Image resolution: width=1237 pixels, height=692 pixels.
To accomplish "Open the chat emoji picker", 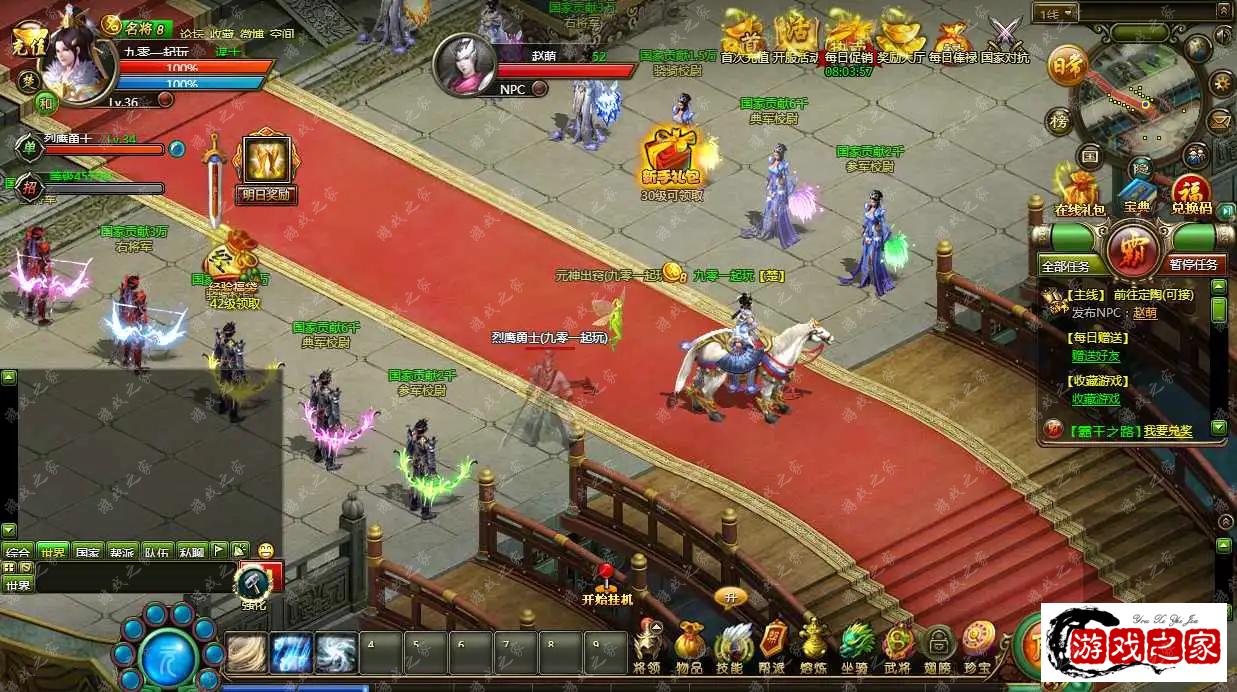I will coord(266,550).
